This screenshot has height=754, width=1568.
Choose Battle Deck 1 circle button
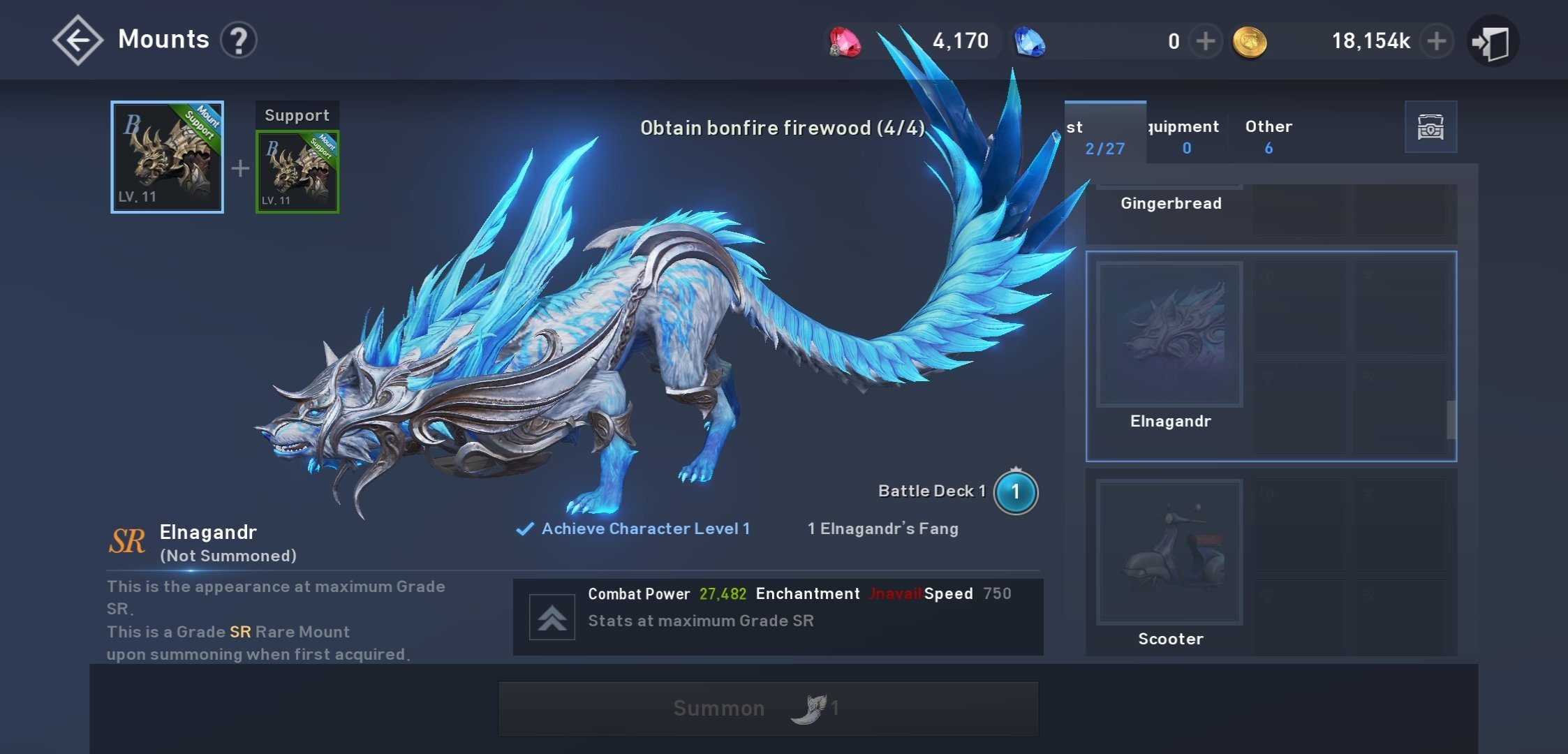tap(1015, 492)
